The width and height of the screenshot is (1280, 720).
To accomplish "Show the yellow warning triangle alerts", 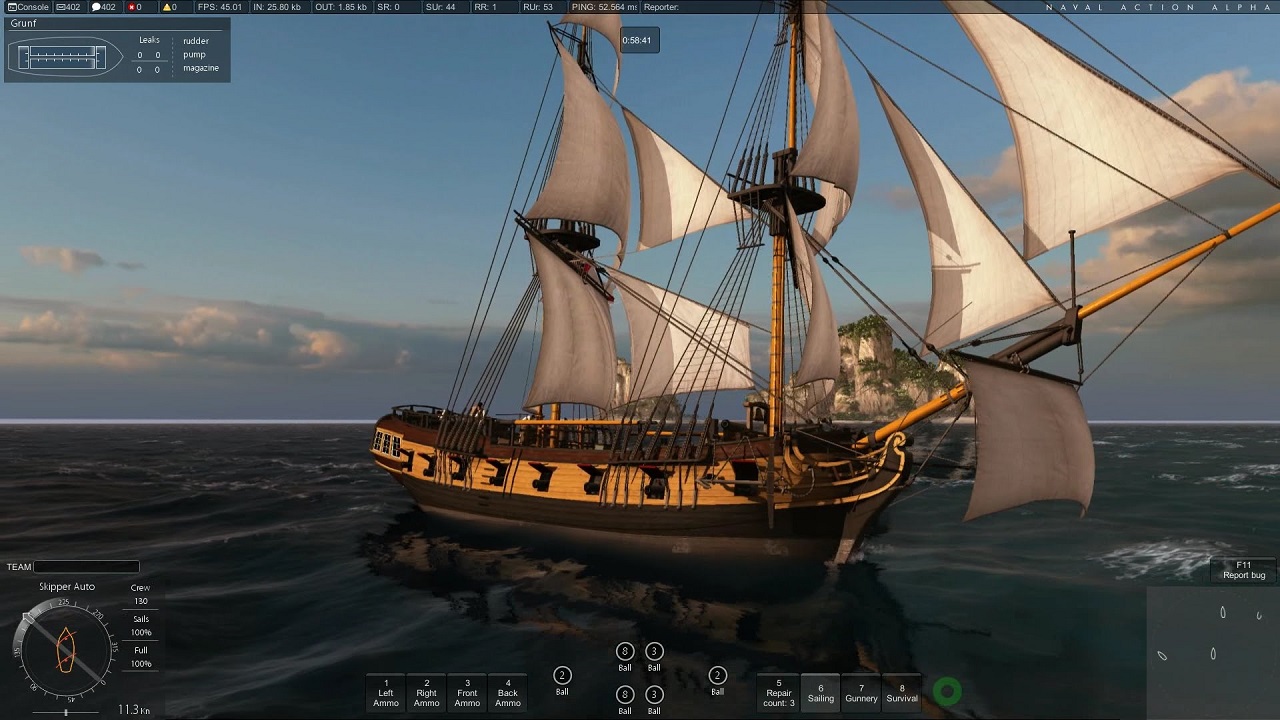I will pos(169,7).
